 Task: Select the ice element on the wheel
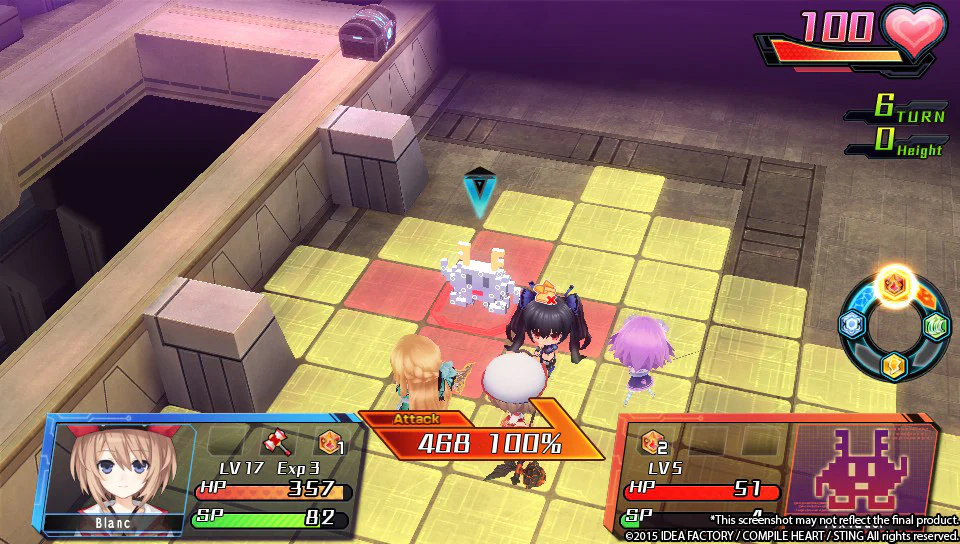tap(850, 323)
